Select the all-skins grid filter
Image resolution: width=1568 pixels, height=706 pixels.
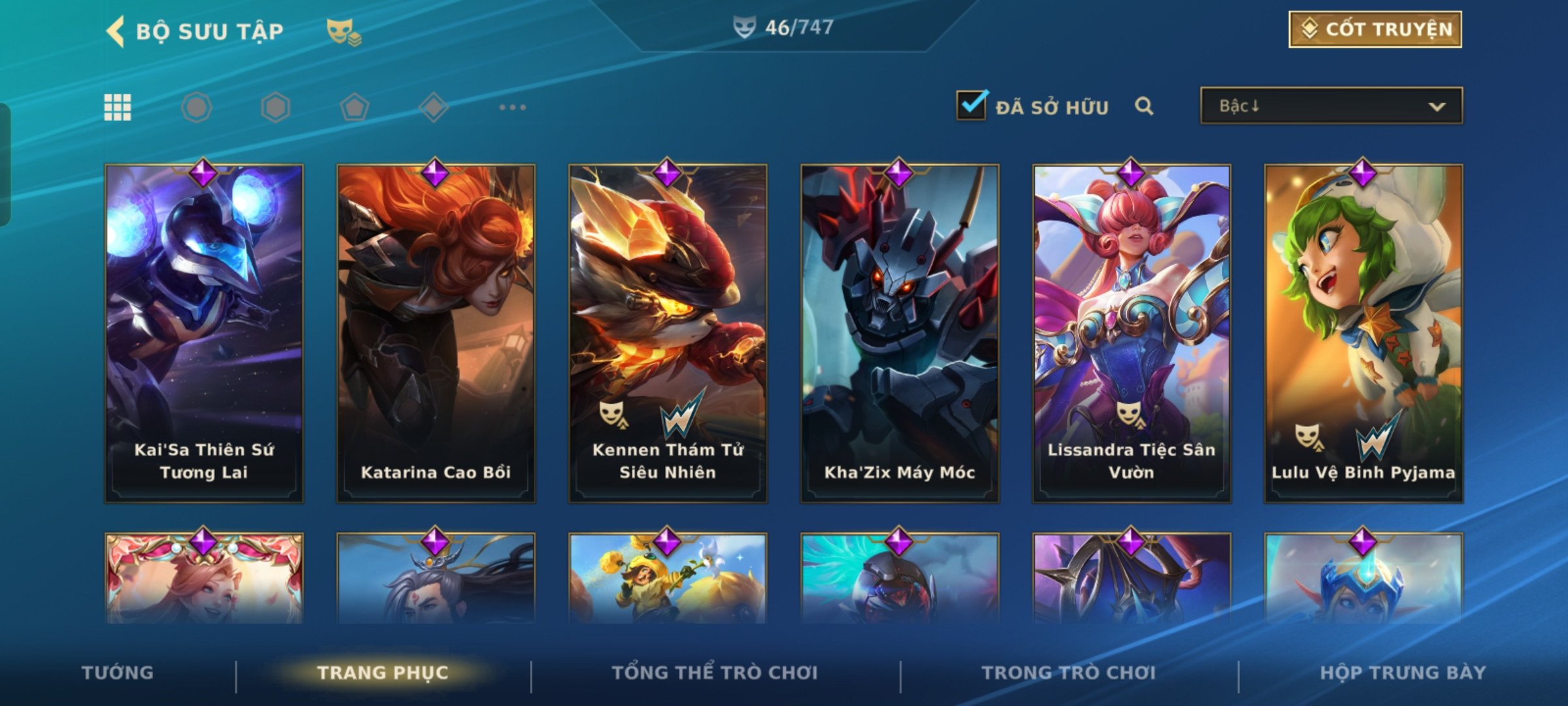tap(118, 107)
